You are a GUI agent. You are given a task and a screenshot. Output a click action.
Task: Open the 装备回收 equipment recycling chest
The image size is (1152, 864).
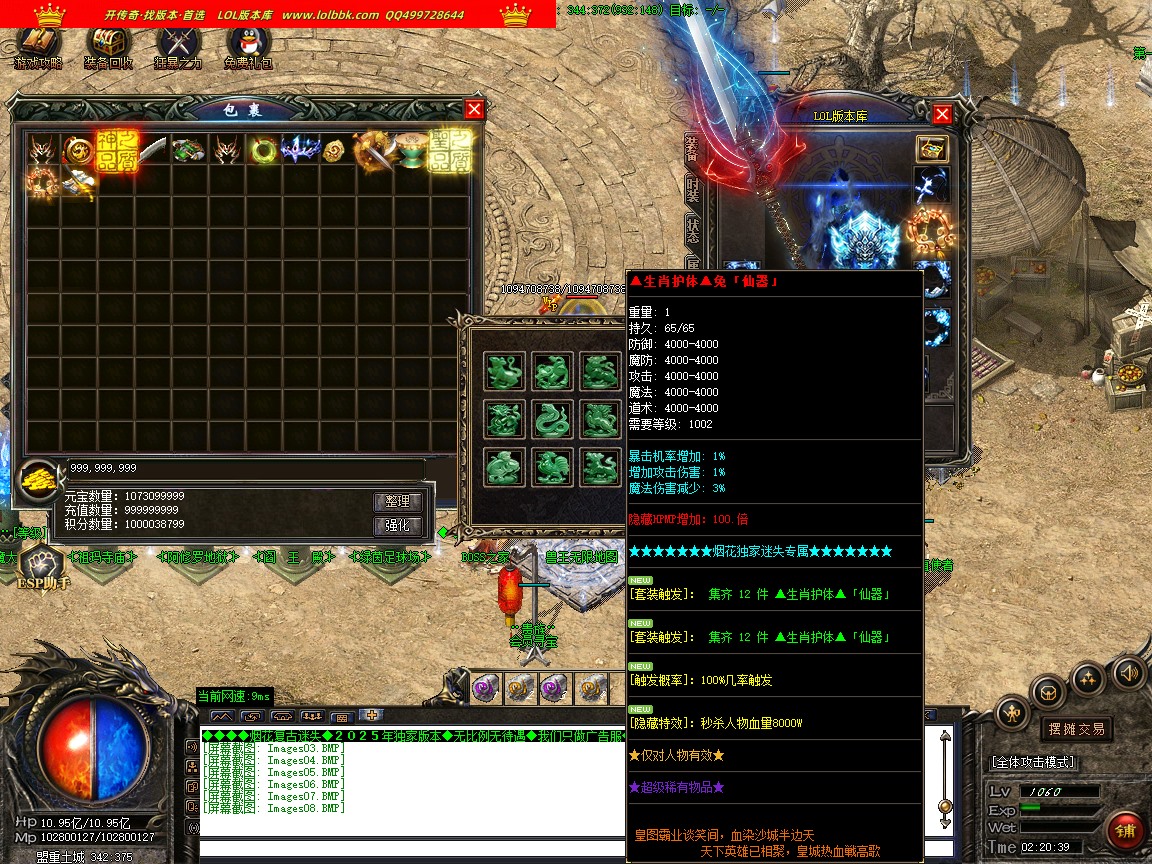coord(108,46)
